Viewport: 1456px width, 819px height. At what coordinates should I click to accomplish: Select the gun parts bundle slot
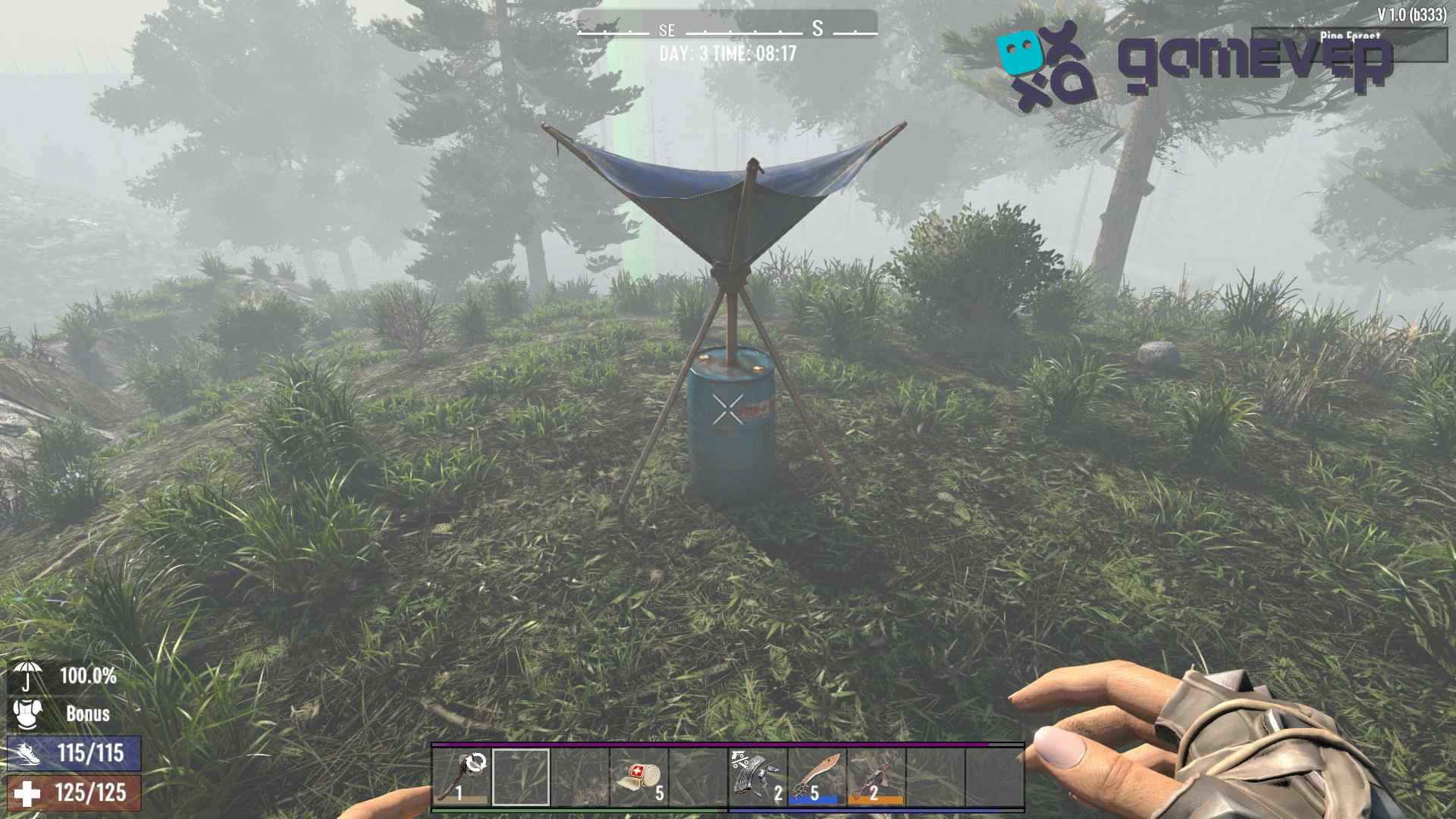coord(758,777)
